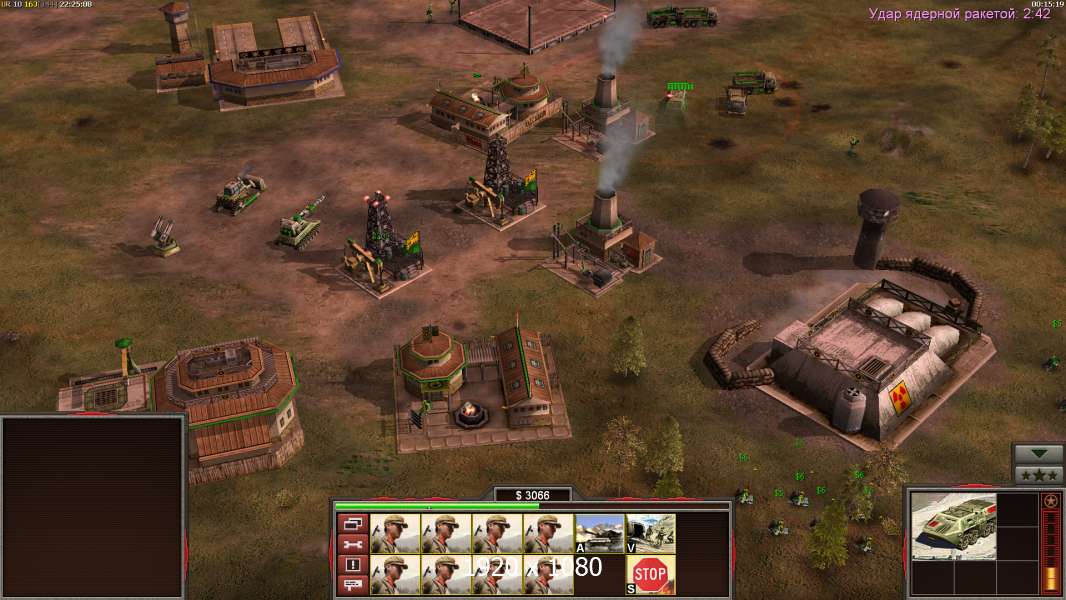Collapse the control bar with the down-arrow button
1066x600 pixels.
tap(1038, 454)
